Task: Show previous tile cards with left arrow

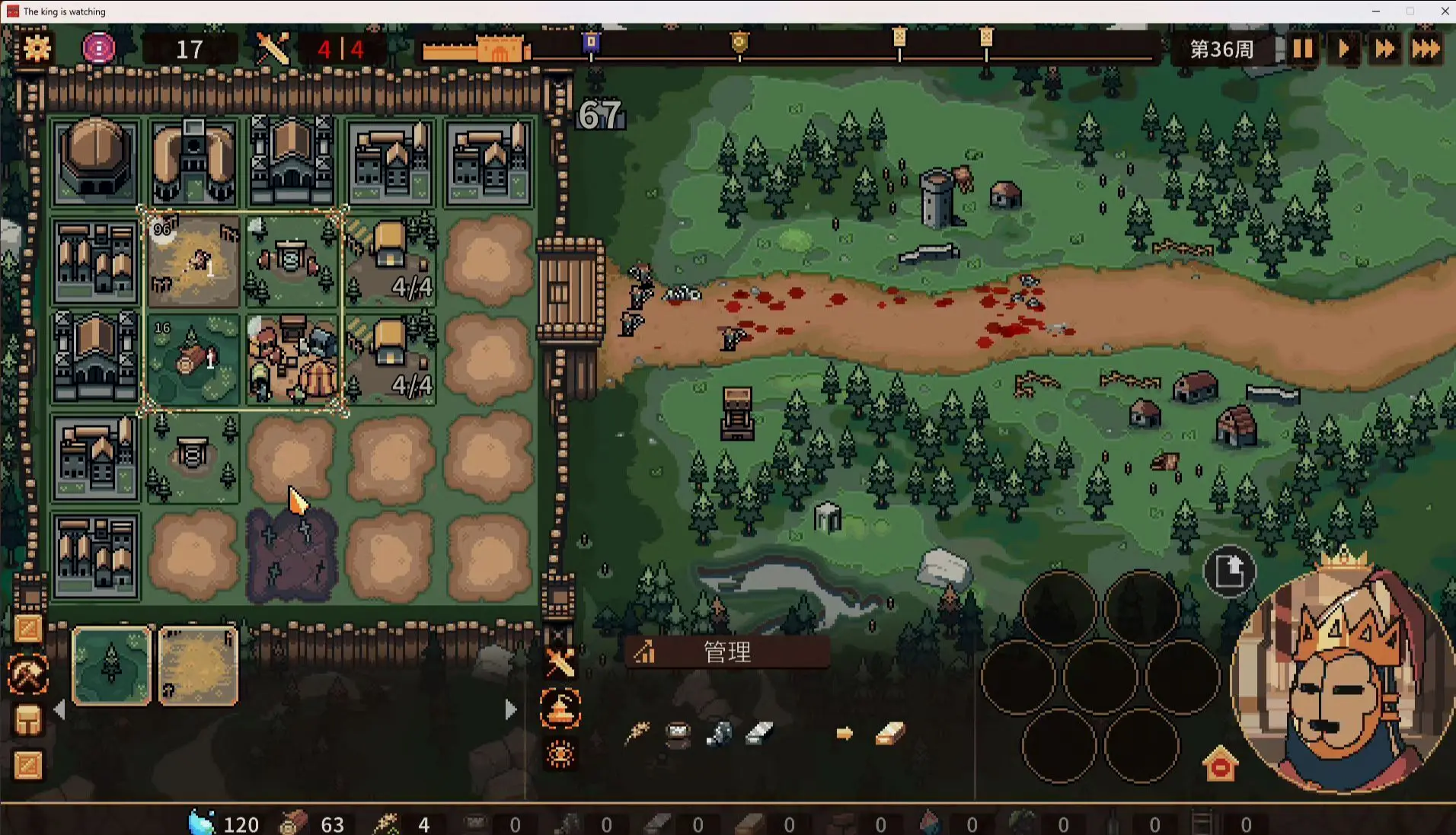Action: 60,710
